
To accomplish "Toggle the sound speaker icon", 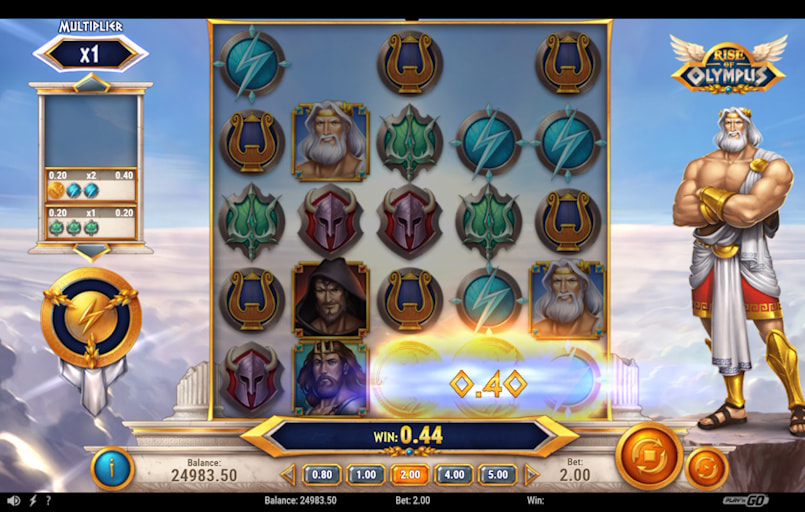I will 13,500.
